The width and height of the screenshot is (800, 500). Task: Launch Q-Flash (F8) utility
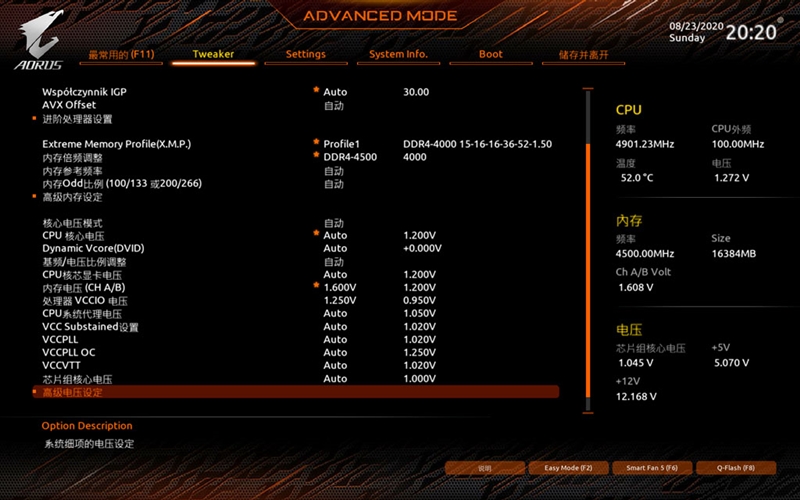[735, 468]
